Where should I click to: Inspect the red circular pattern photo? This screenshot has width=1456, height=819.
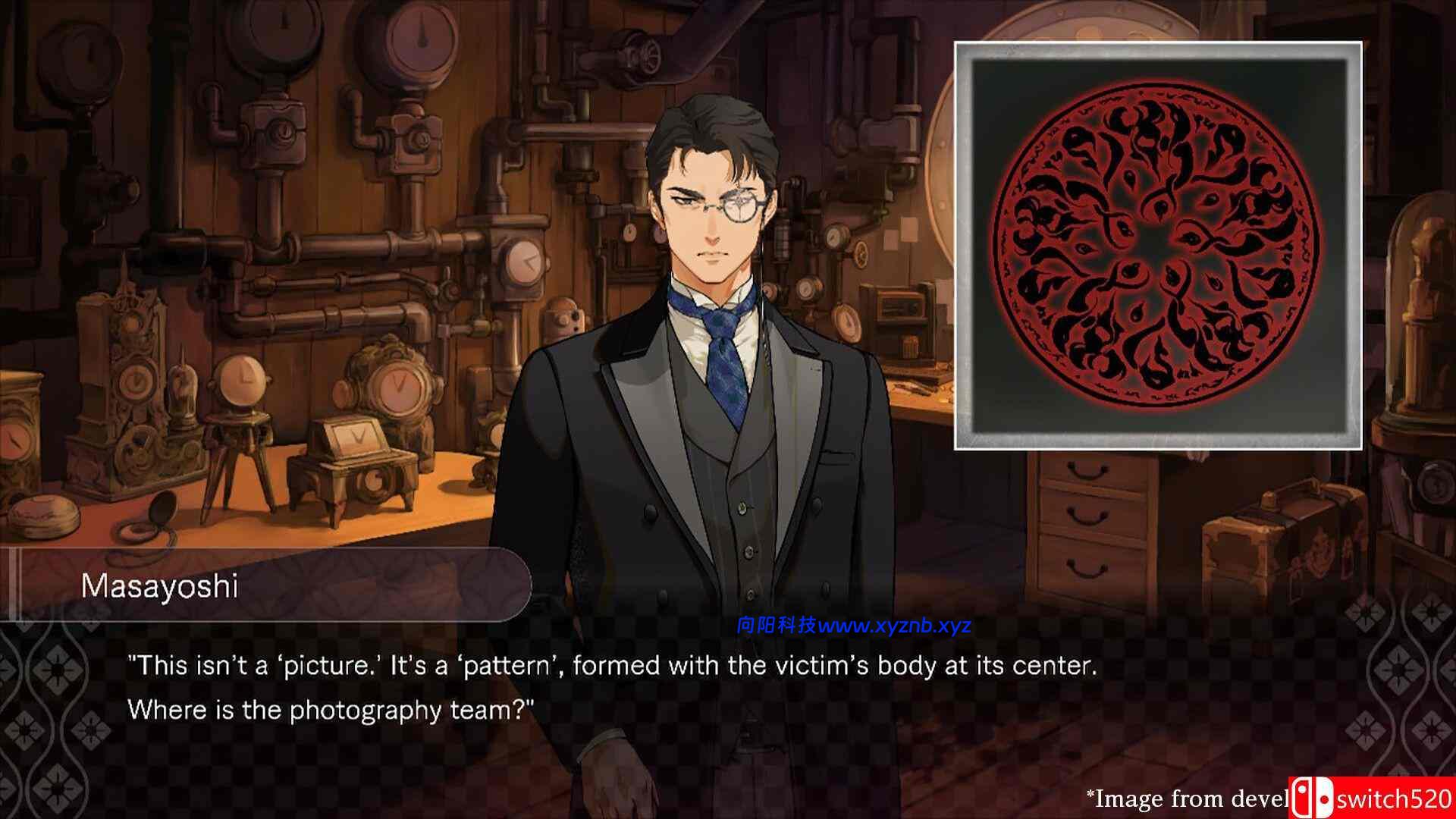1158,246
